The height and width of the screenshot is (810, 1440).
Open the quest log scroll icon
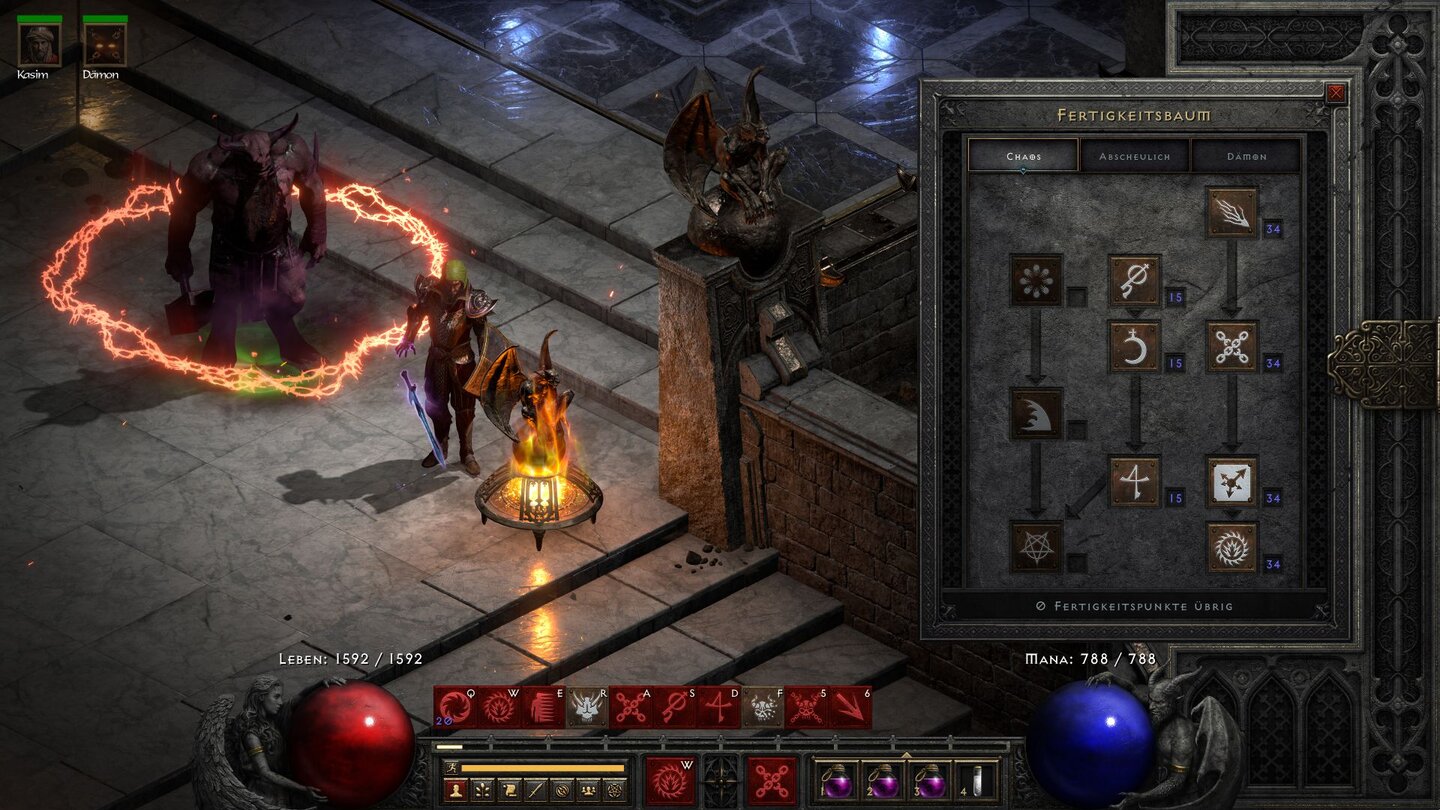pyautogui.click(x=508, y=790)
